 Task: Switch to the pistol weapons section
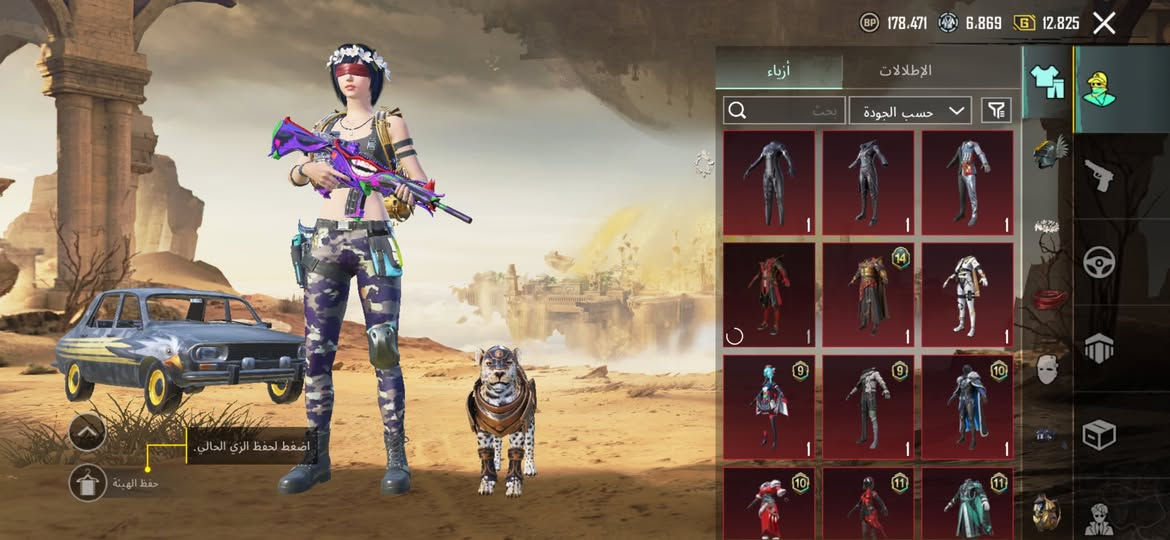tap(1099, 177)
